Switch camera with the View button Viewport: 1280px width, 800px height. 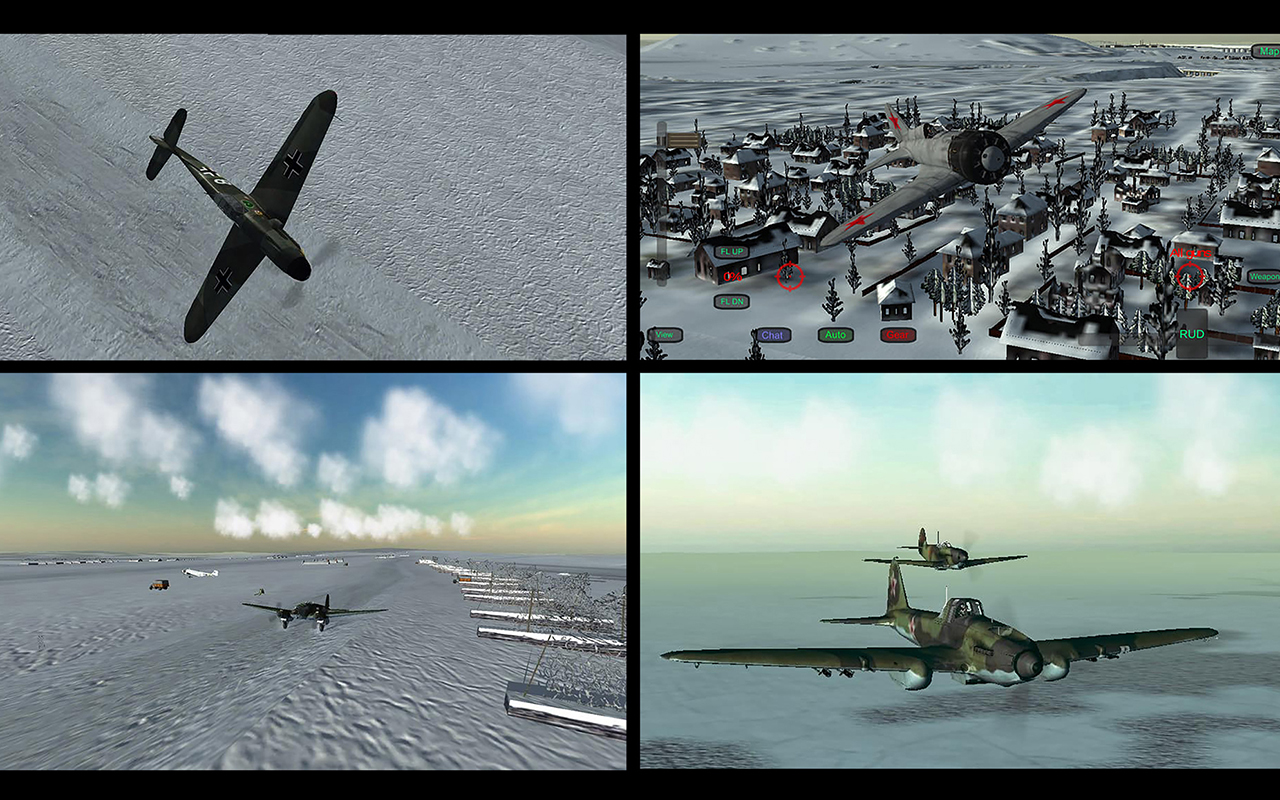[663, 335]
